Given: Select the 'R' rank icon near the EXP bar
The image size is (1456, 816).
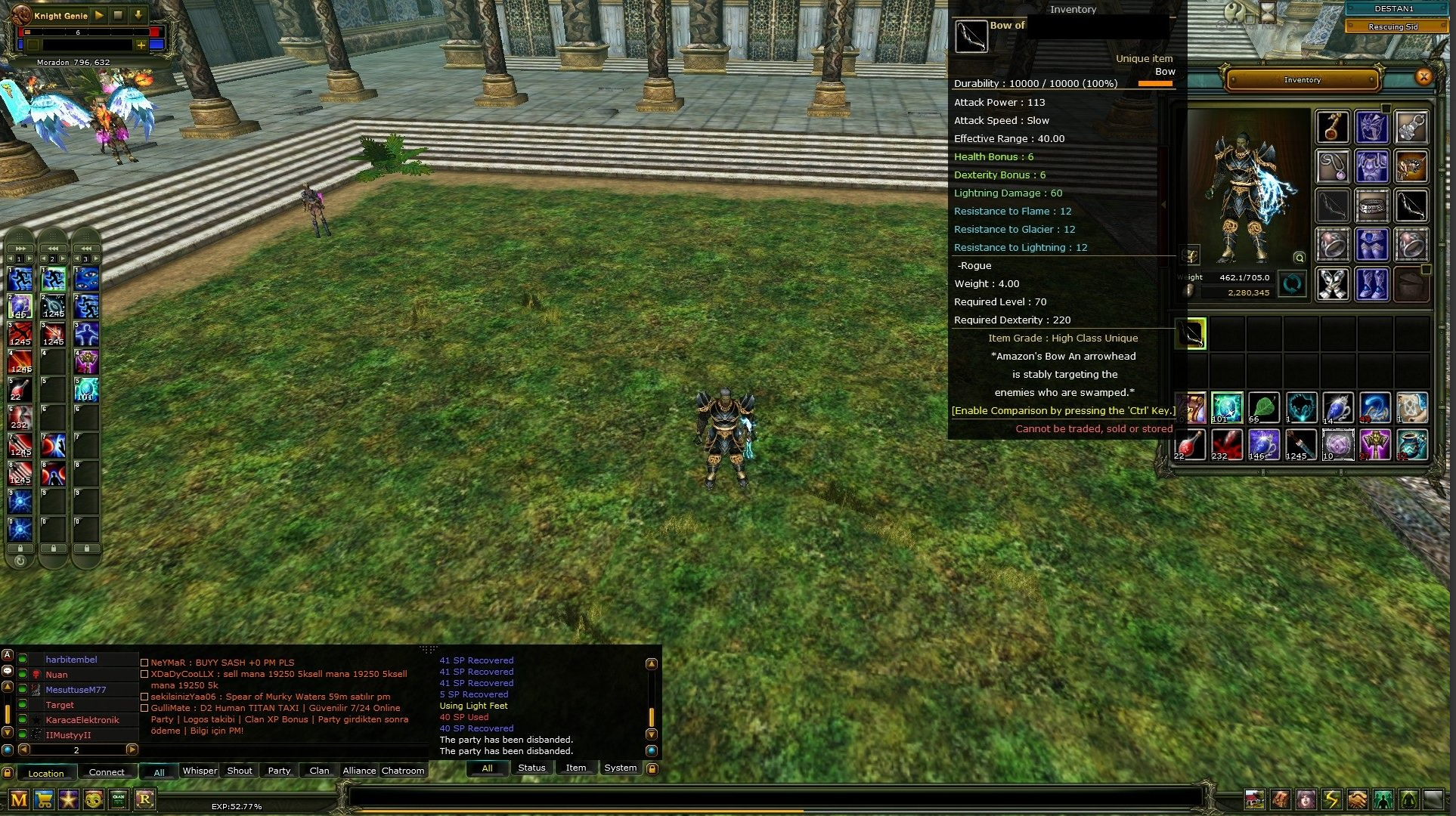Looking at the screenshot, I should [144, 799].
